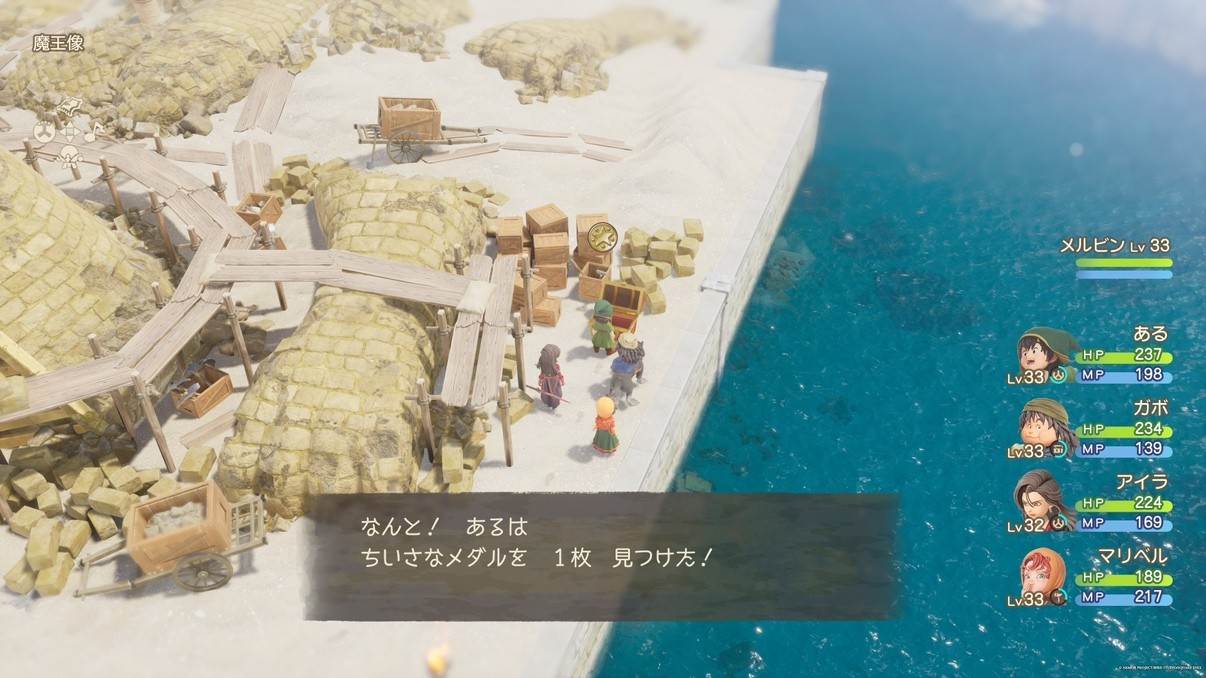Activate the music note shortcut icon

95,130
